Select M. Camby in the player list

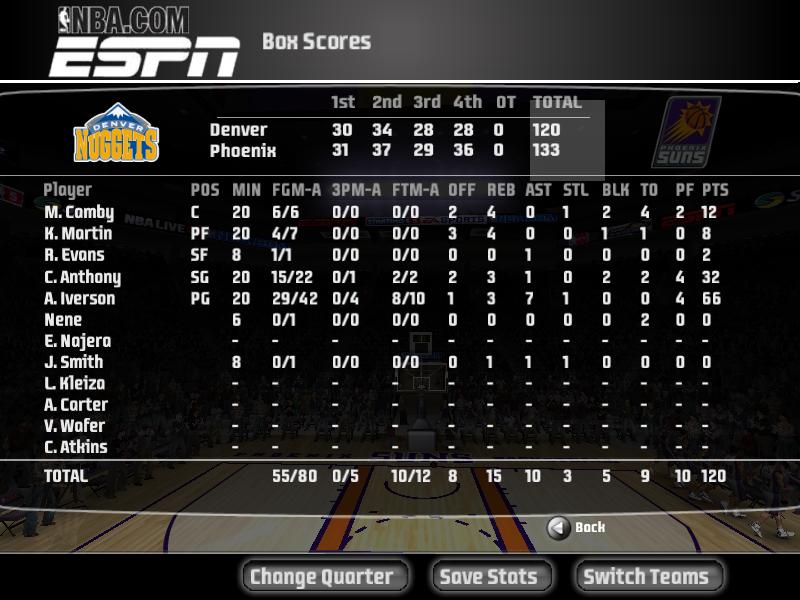[x=79, y=213]
